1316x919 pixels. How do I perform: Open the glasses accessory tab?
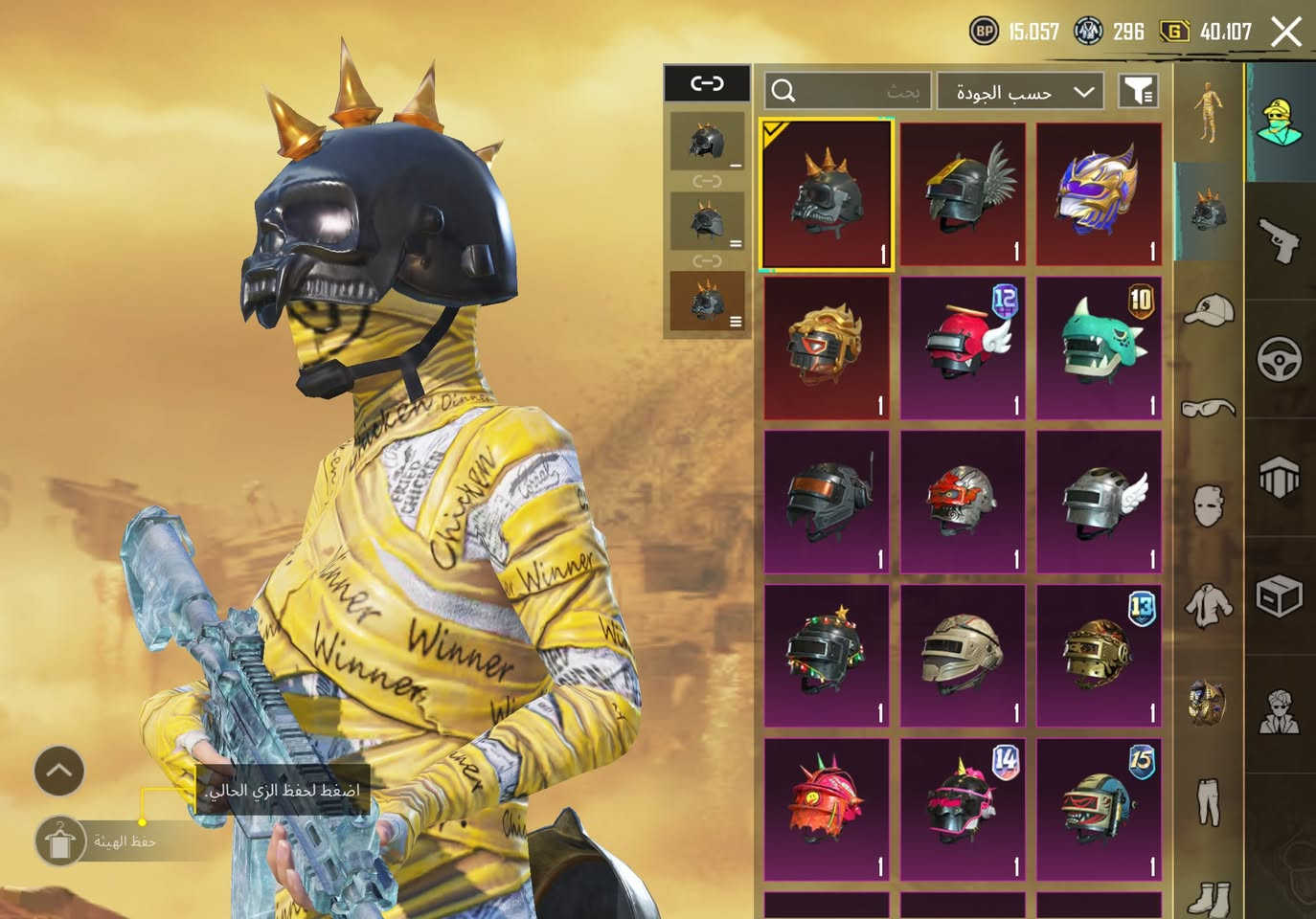[1209, 409]
